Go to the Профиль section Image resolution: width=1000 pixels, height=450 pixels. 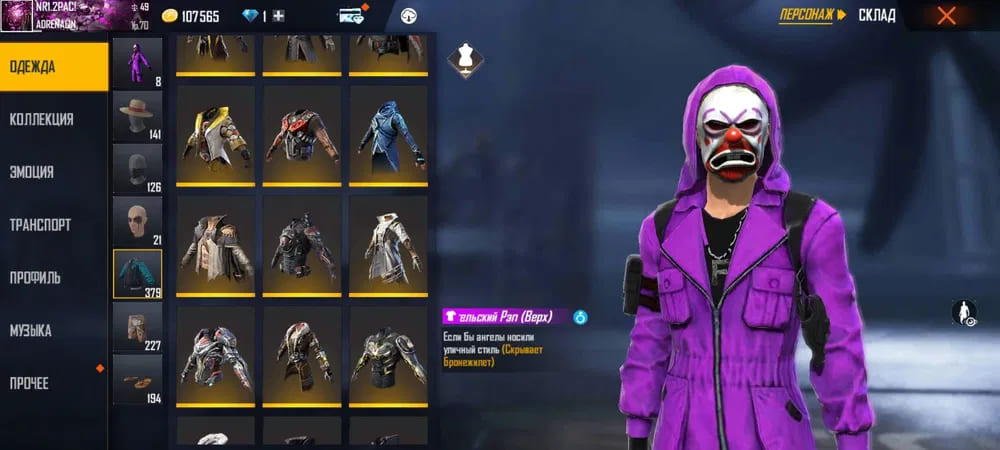54,278
